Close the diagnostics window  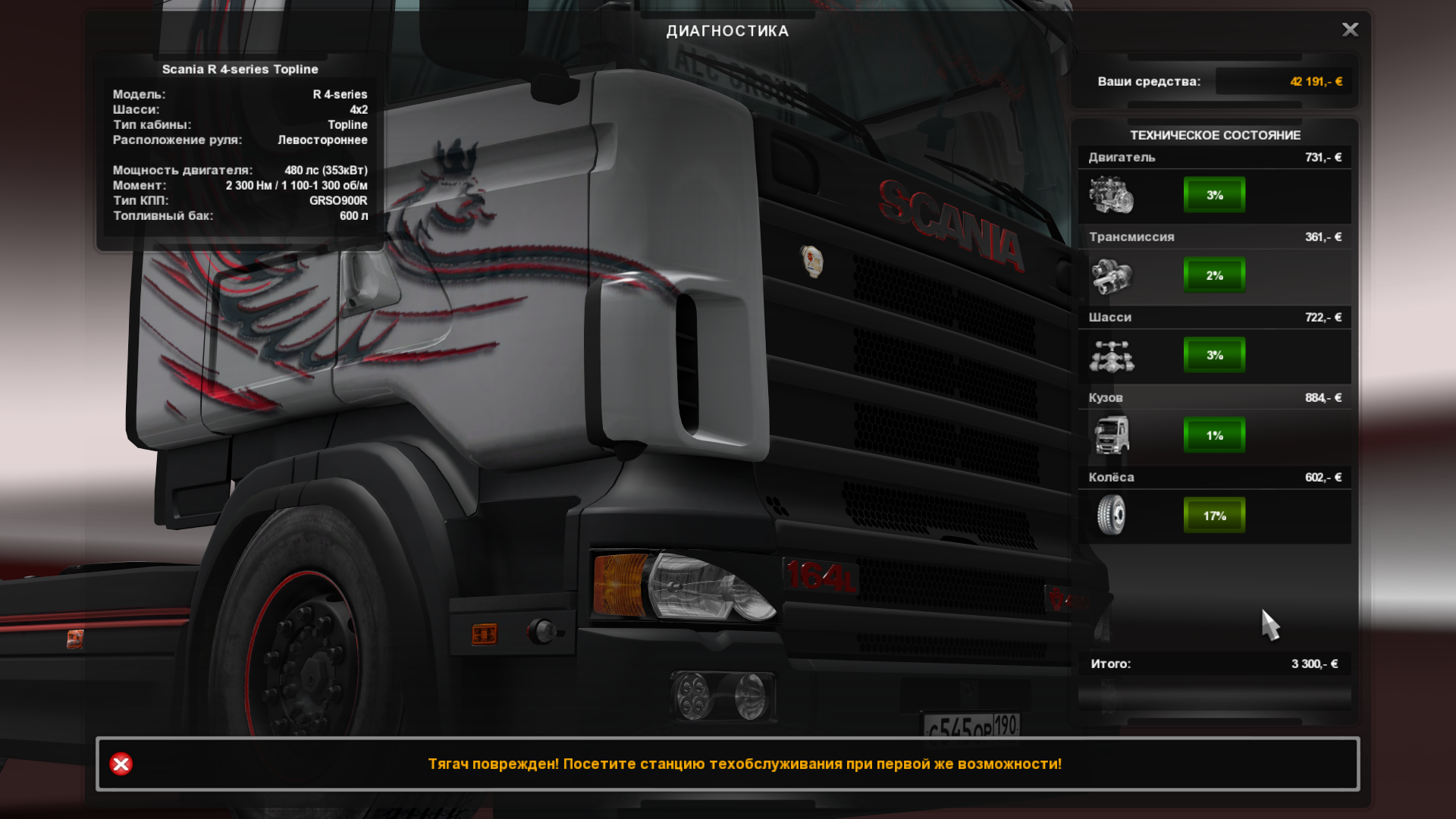tap(1350, 30)
